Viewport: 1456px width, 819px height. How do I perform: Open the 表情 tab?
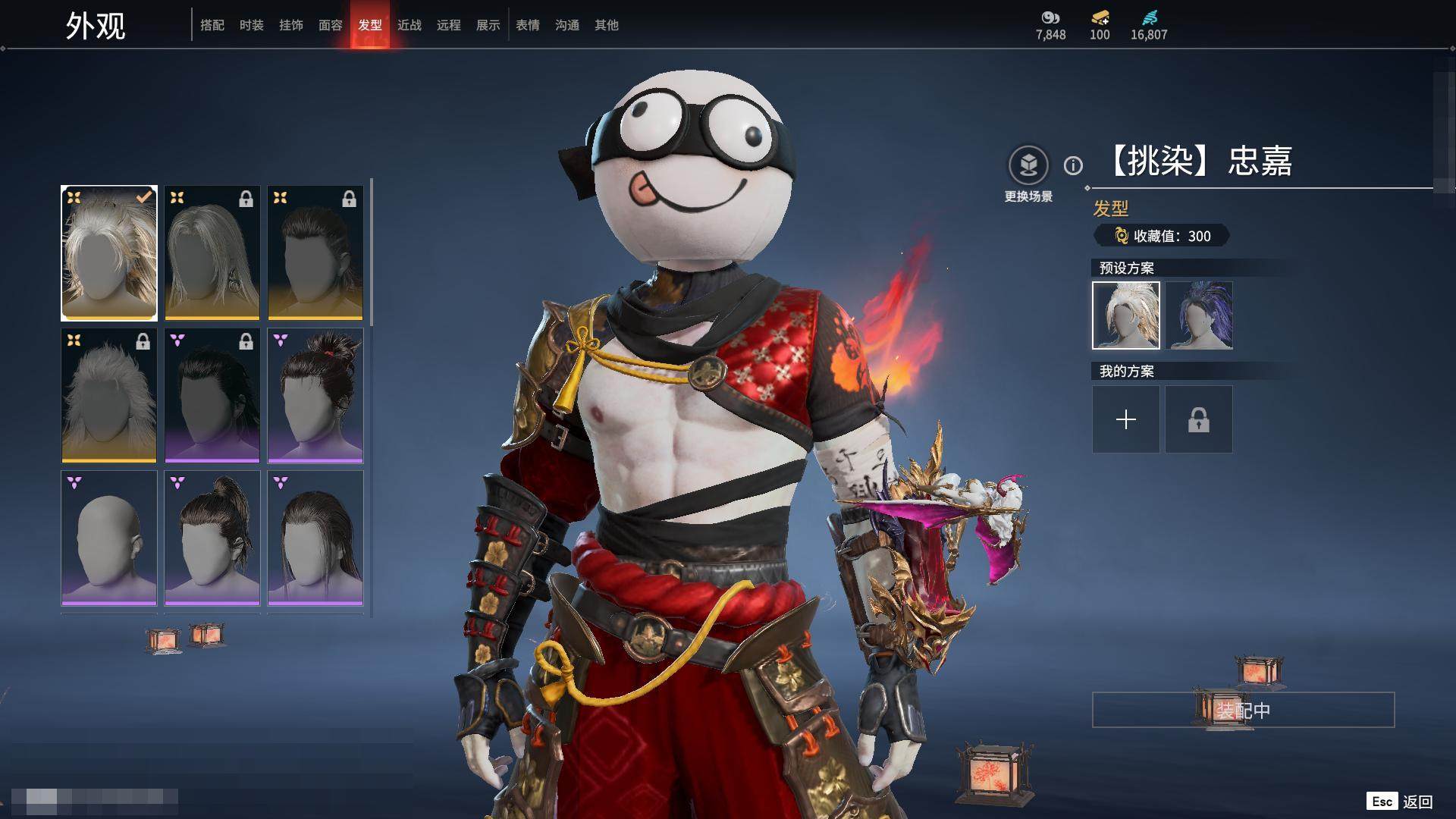click(x=528, y=25)
